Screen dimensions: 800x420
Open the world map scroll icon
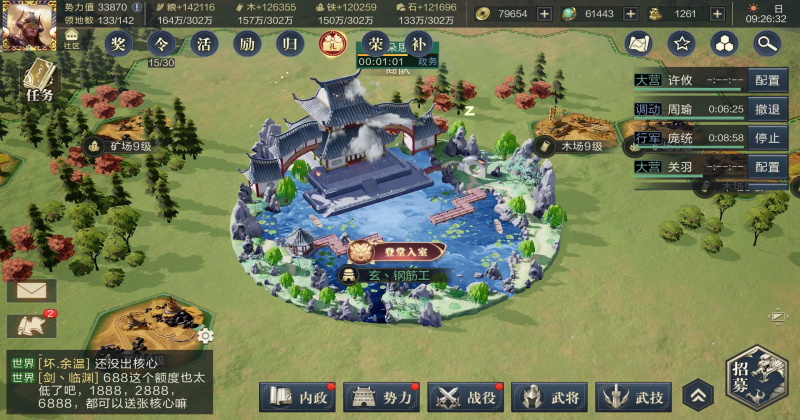[x=638, y=43]
